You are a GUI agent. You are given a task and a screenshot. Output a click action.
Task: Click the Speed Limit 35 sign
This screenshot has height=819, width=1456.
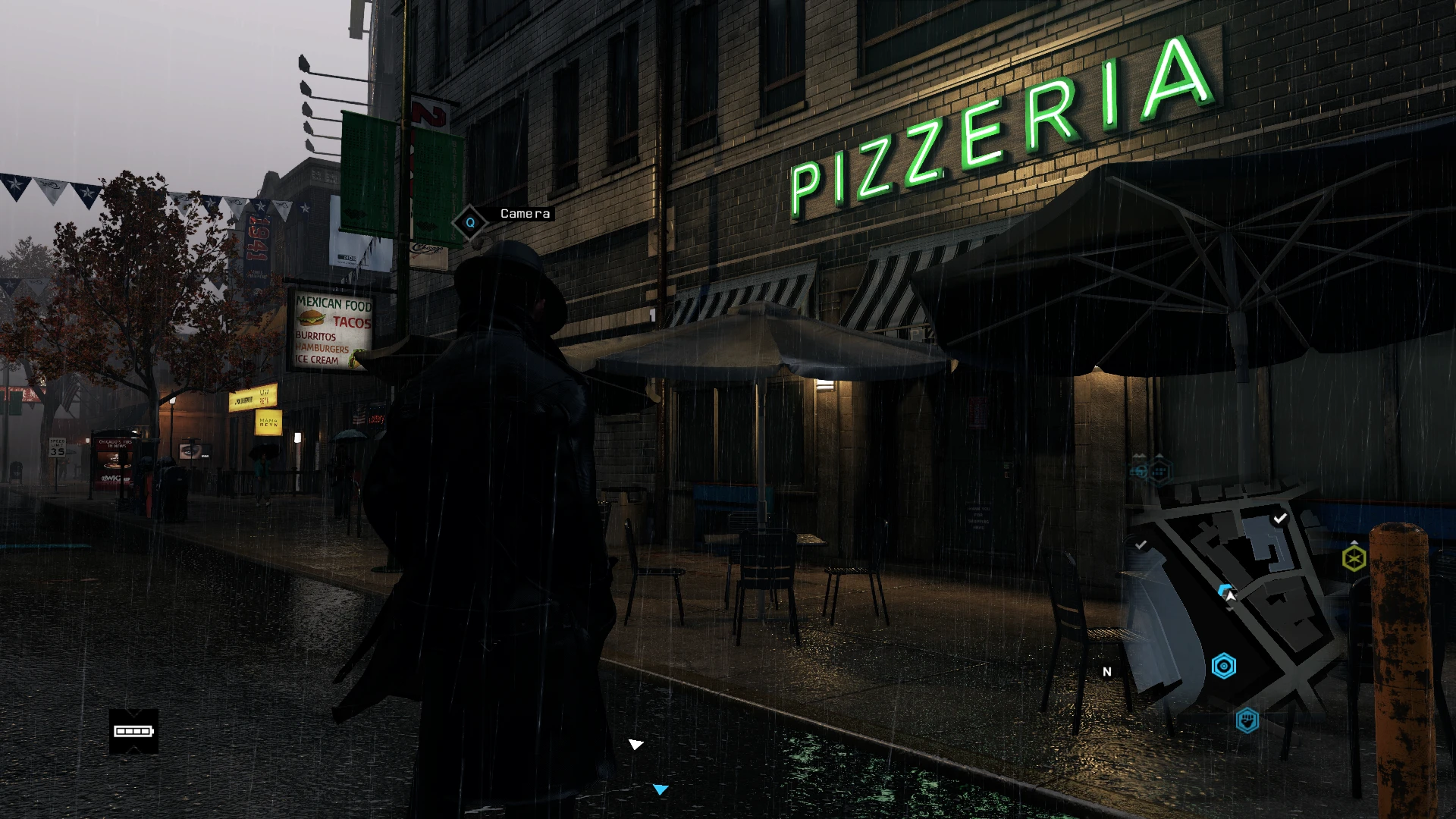pos(57,447)
